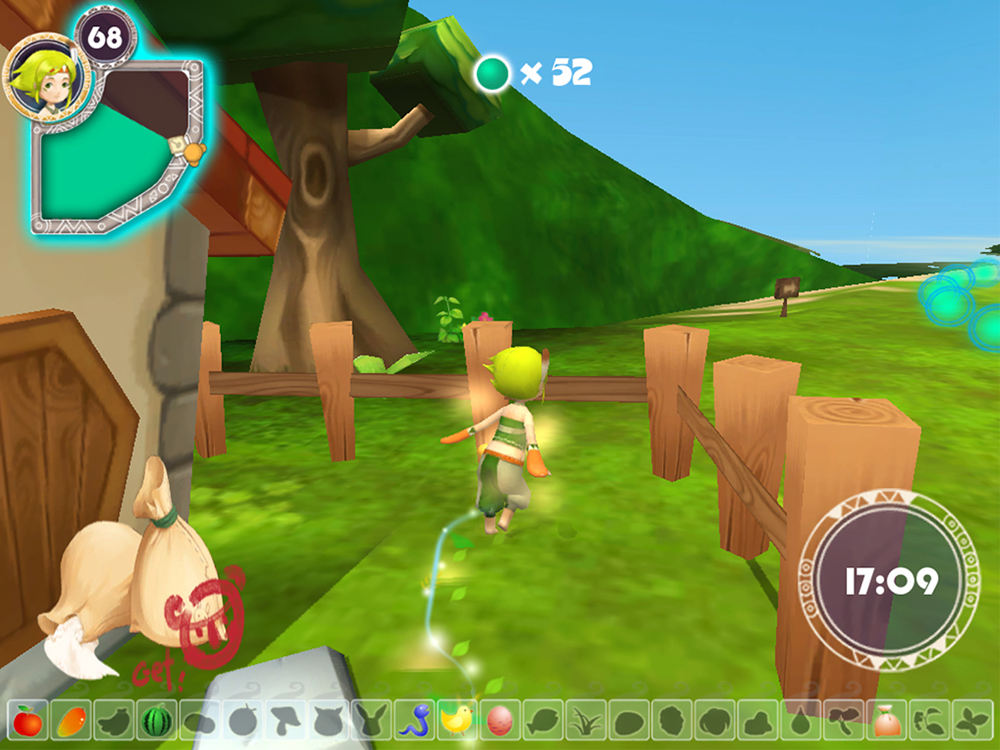The image size is (1000, 750).
Task: Select the blue snake slot
Action: tap(413, 719)
